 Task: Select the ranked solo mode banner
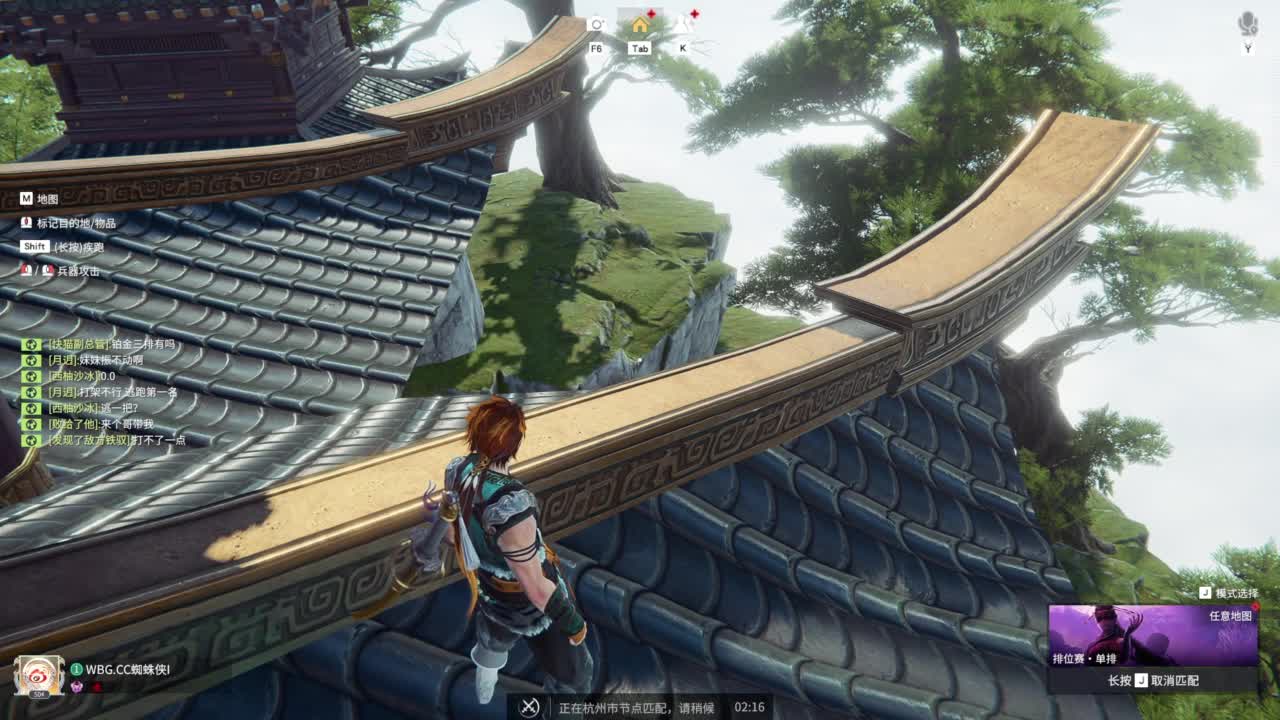click(1152, 636)
